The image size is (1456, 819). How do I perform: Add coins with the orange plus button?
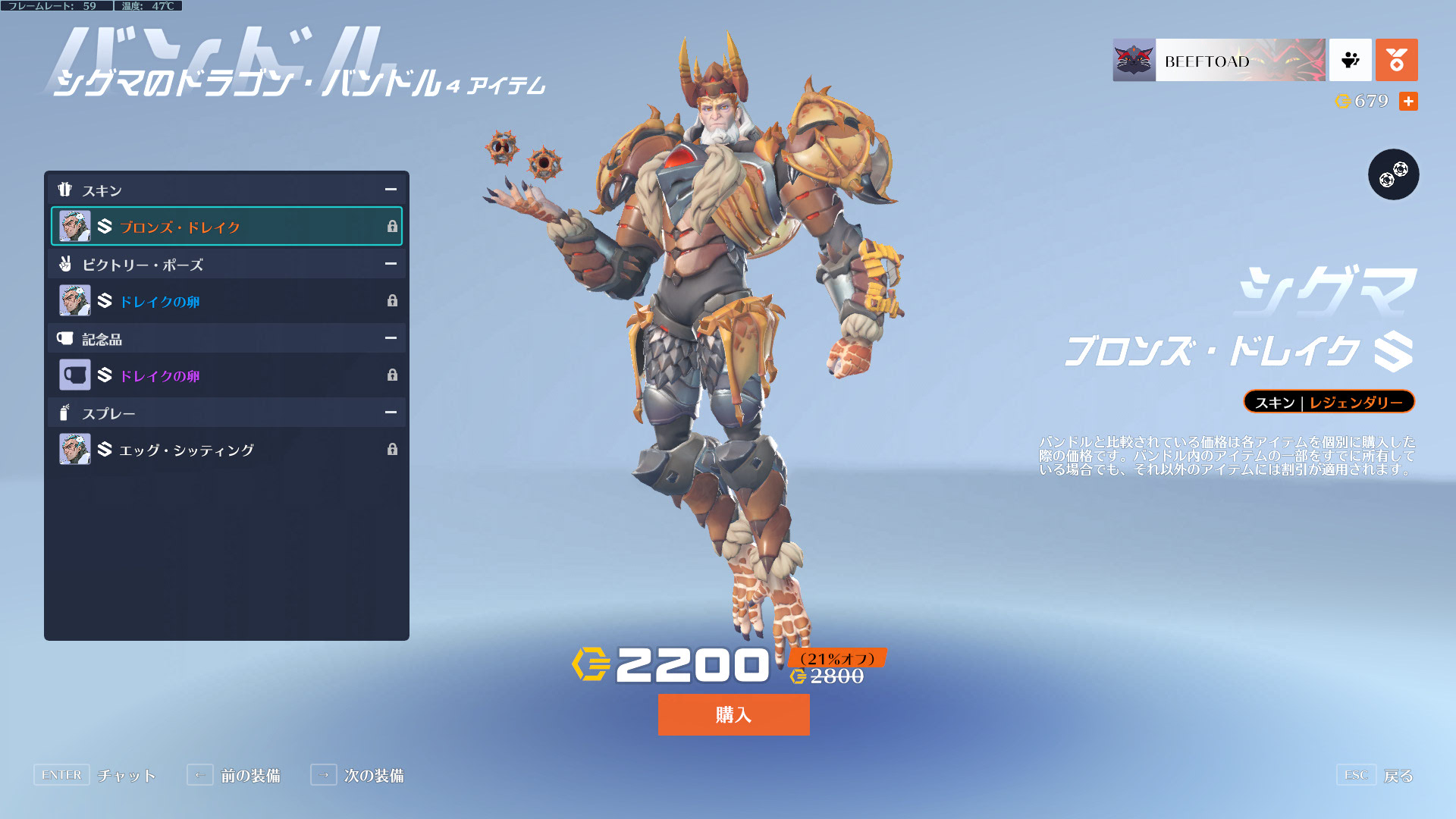(x=1408, y=102)
